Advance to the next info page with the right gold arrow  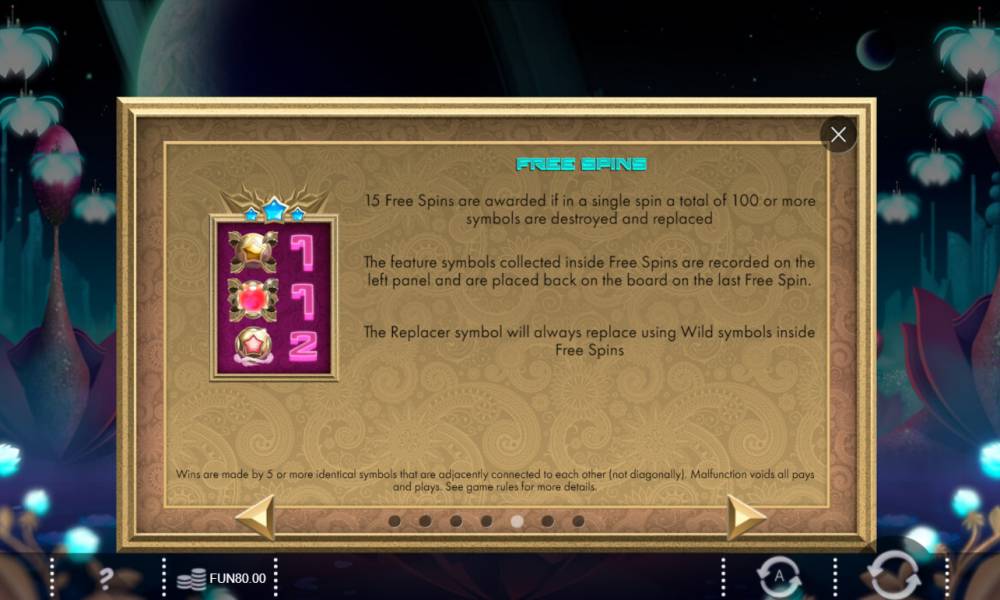pos(746,517)
